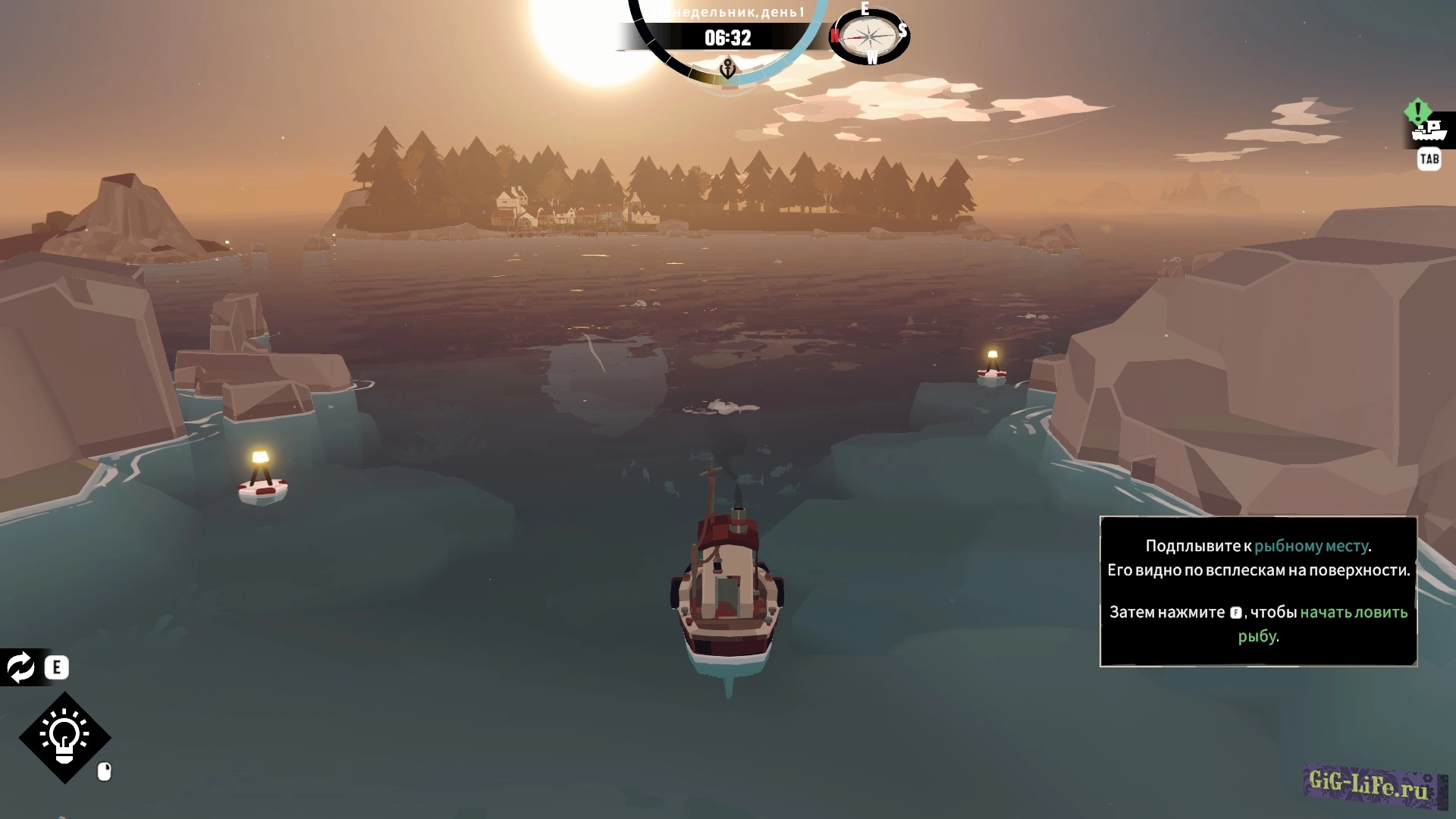Cycle abilities with the rotating arrows icon
Image resolution: width=1456 pixels, height=819 pixels.
[x=21, y=667]
